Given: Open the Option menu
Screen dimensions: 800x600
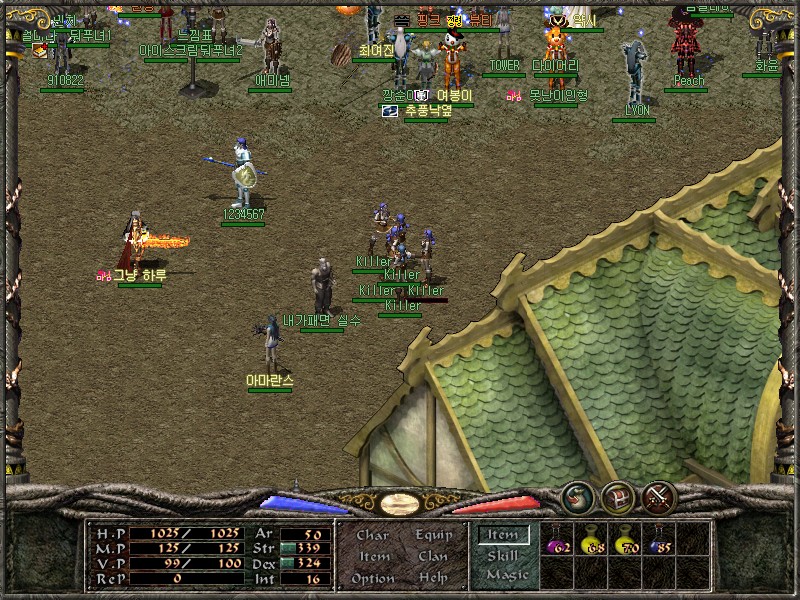Looking at the screenshot, I should (x=372, y=578).
